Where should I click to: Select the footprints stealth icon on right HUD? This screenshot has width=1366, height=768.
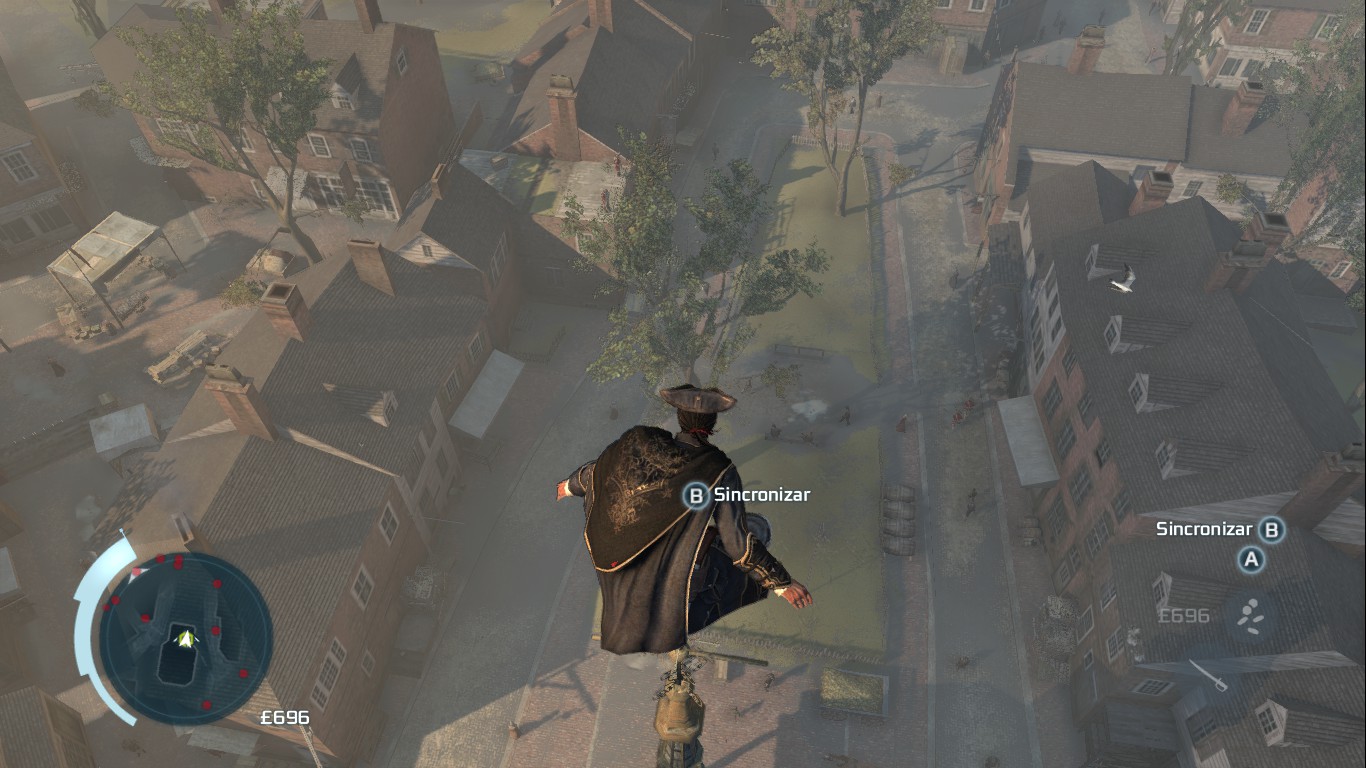point(1251,615)
